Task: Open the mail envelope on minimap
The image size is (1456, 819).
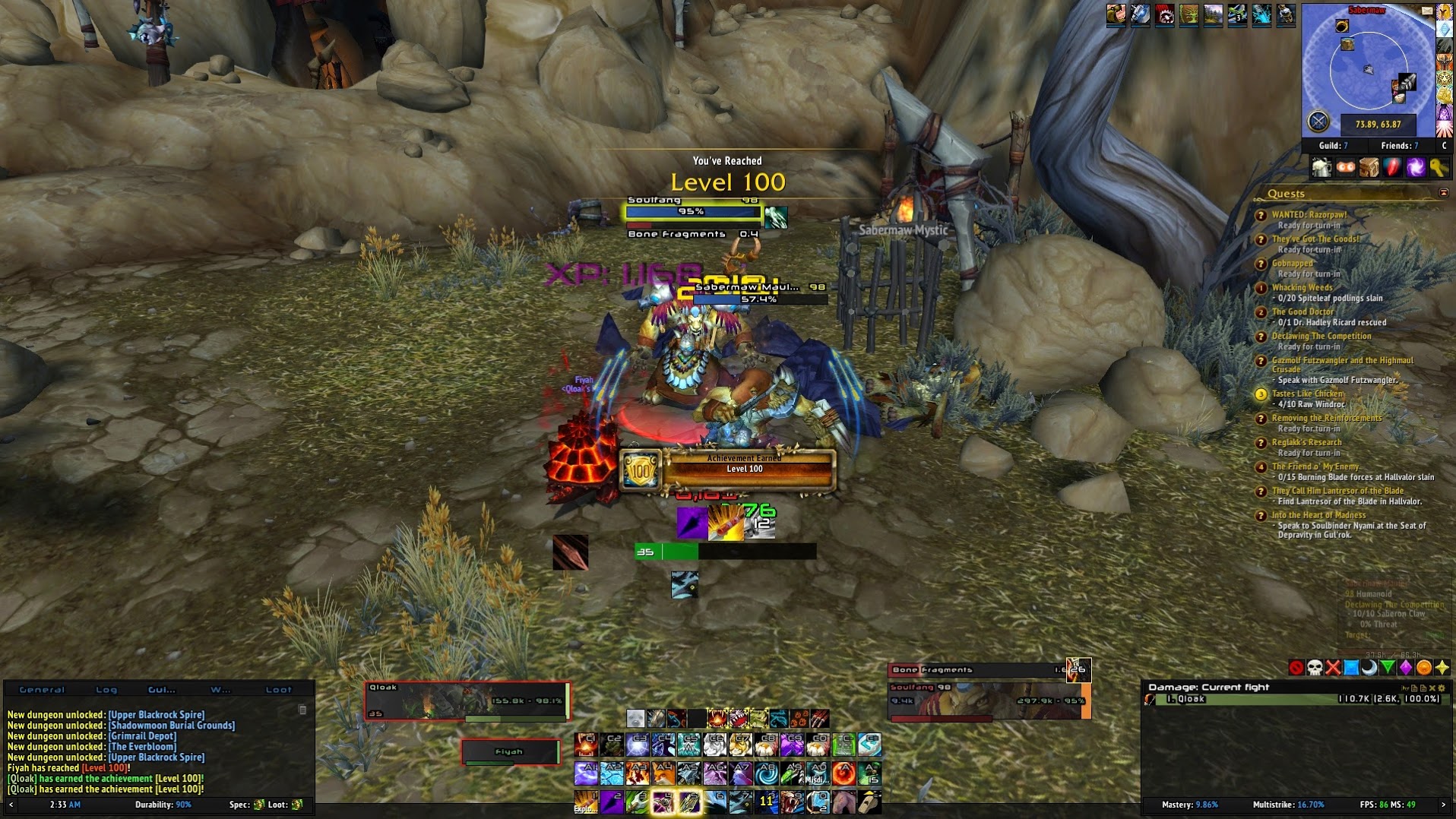Action: pos(1426,11)
